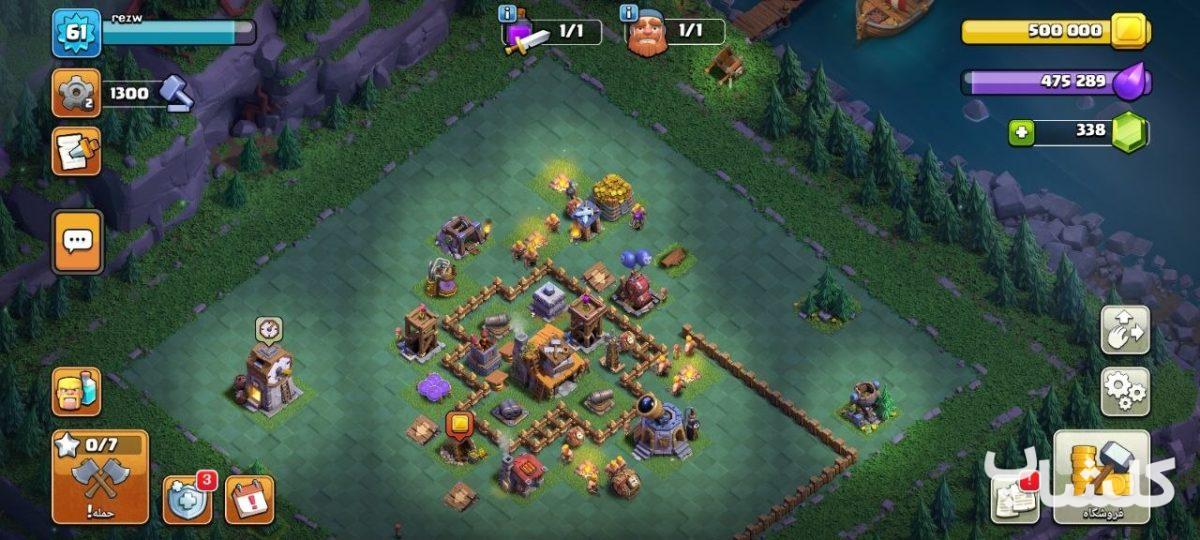Open the hand-with-arrows layout editor button

coord(1125,331)
